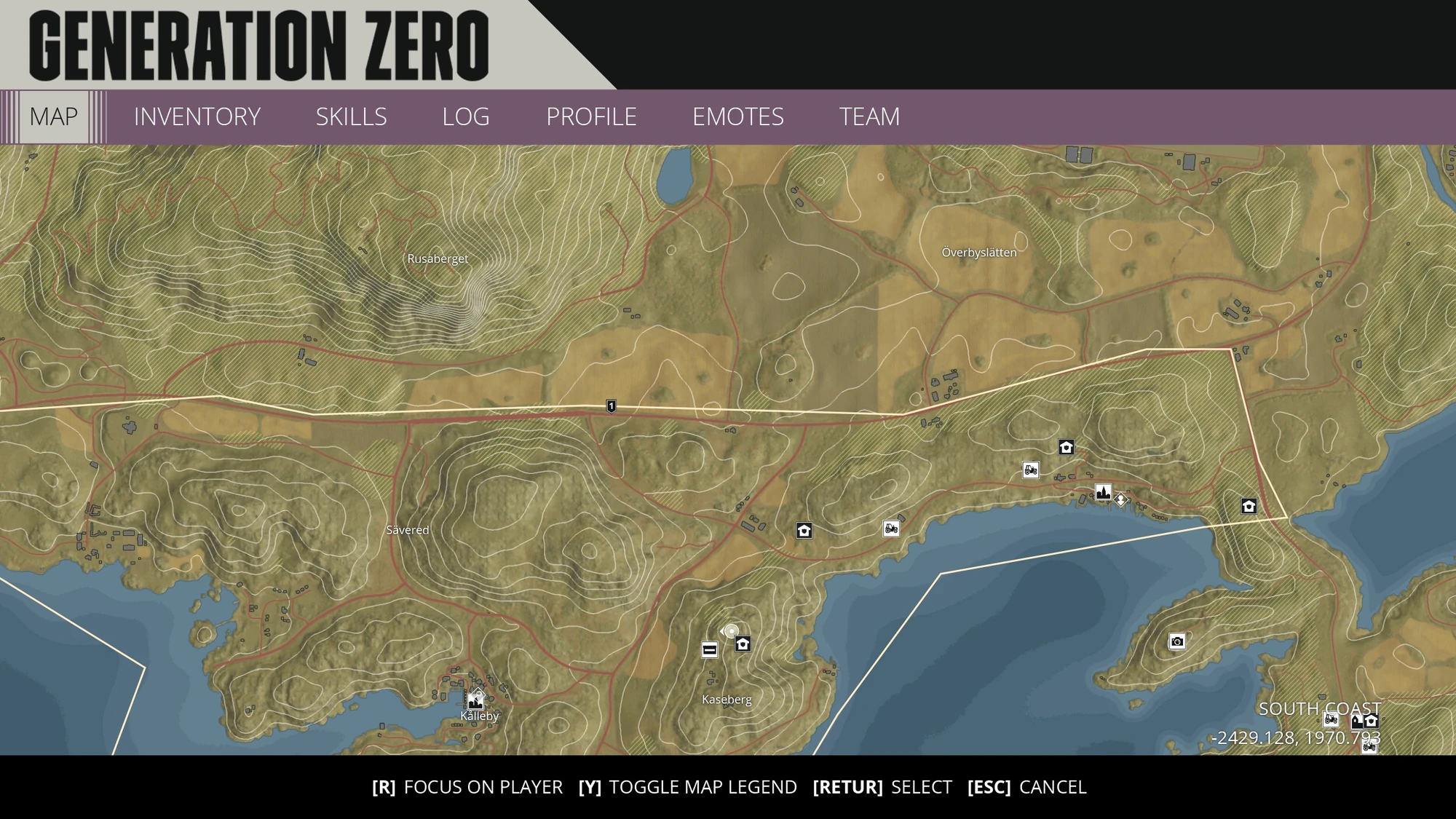This screenshot has width=1456, height=819.
Task: Click the tractor icon south of the fields
Action: click(x=890, y=530)
